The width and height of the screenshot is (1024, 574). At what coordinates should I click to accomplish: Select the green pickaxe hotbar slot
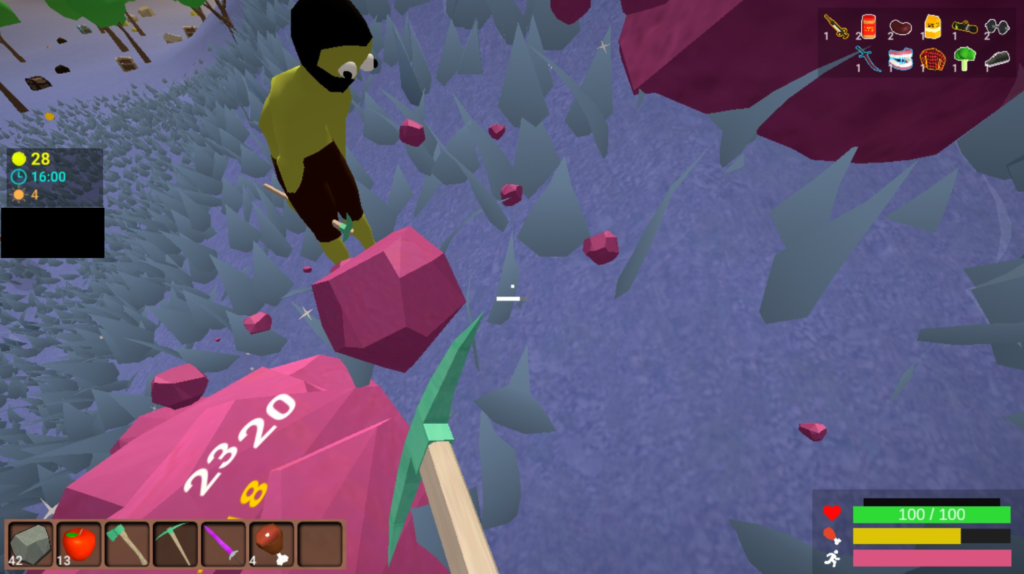pos(175,545)
